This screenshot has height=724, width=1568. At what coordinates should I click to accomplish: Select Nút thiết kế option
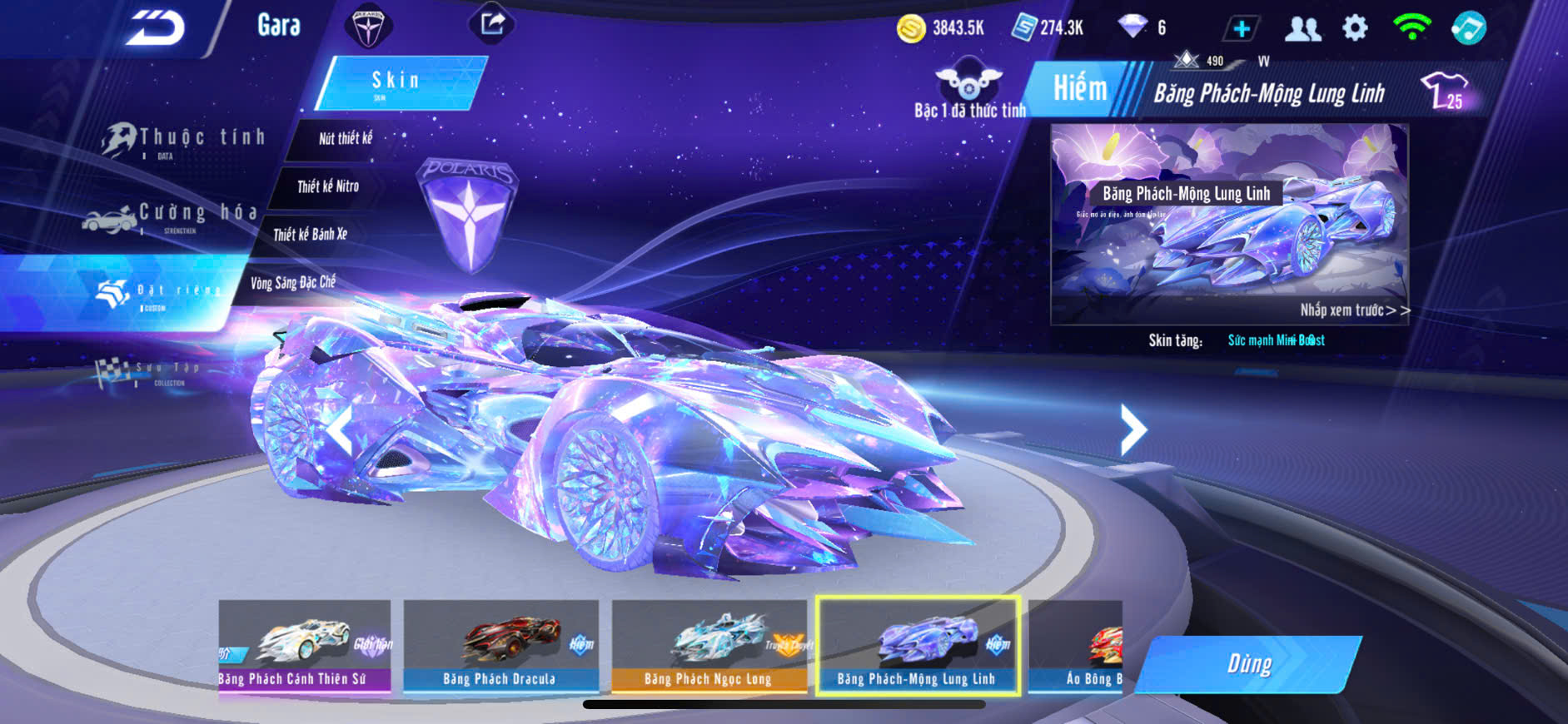pyautogui.click(x=345, y=139)
